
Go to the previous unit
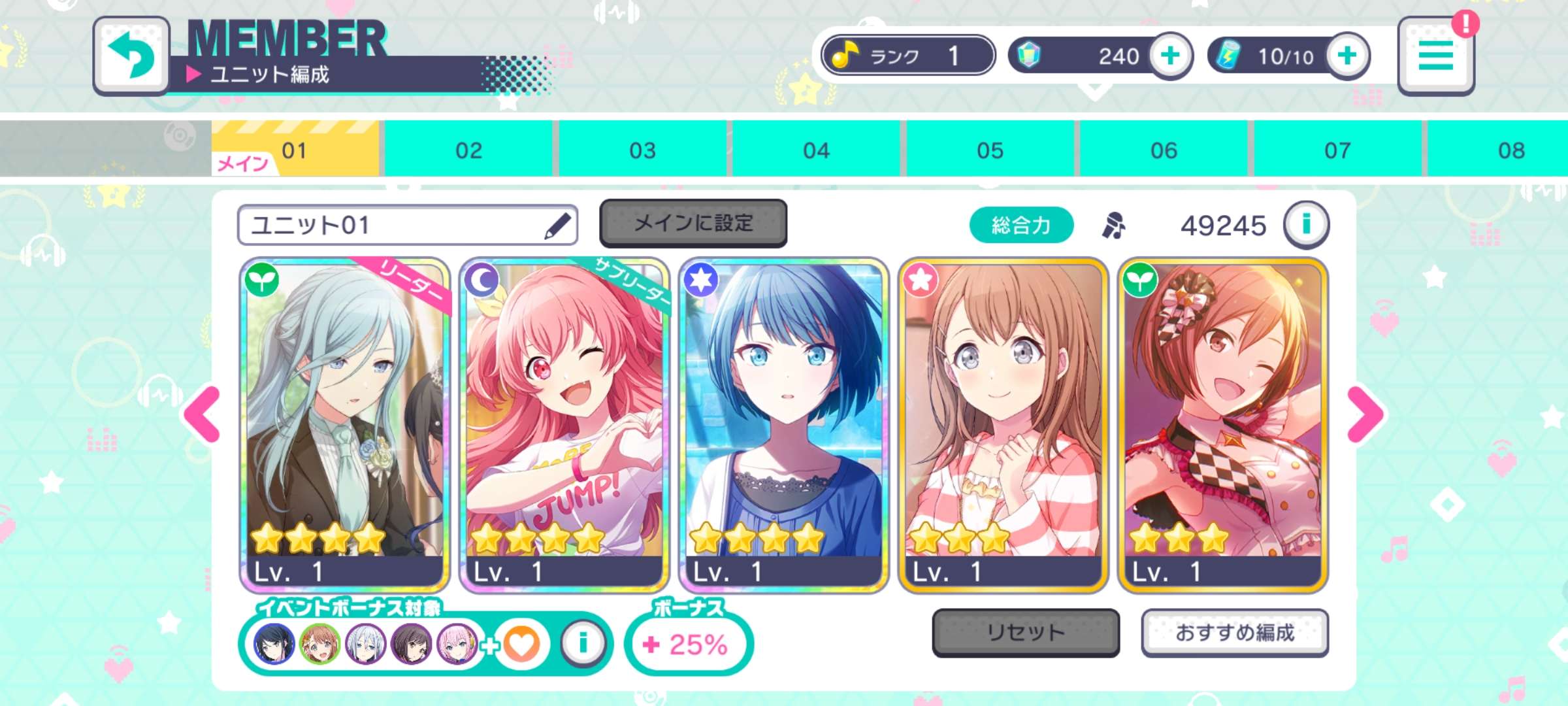(x=204, y=414)
